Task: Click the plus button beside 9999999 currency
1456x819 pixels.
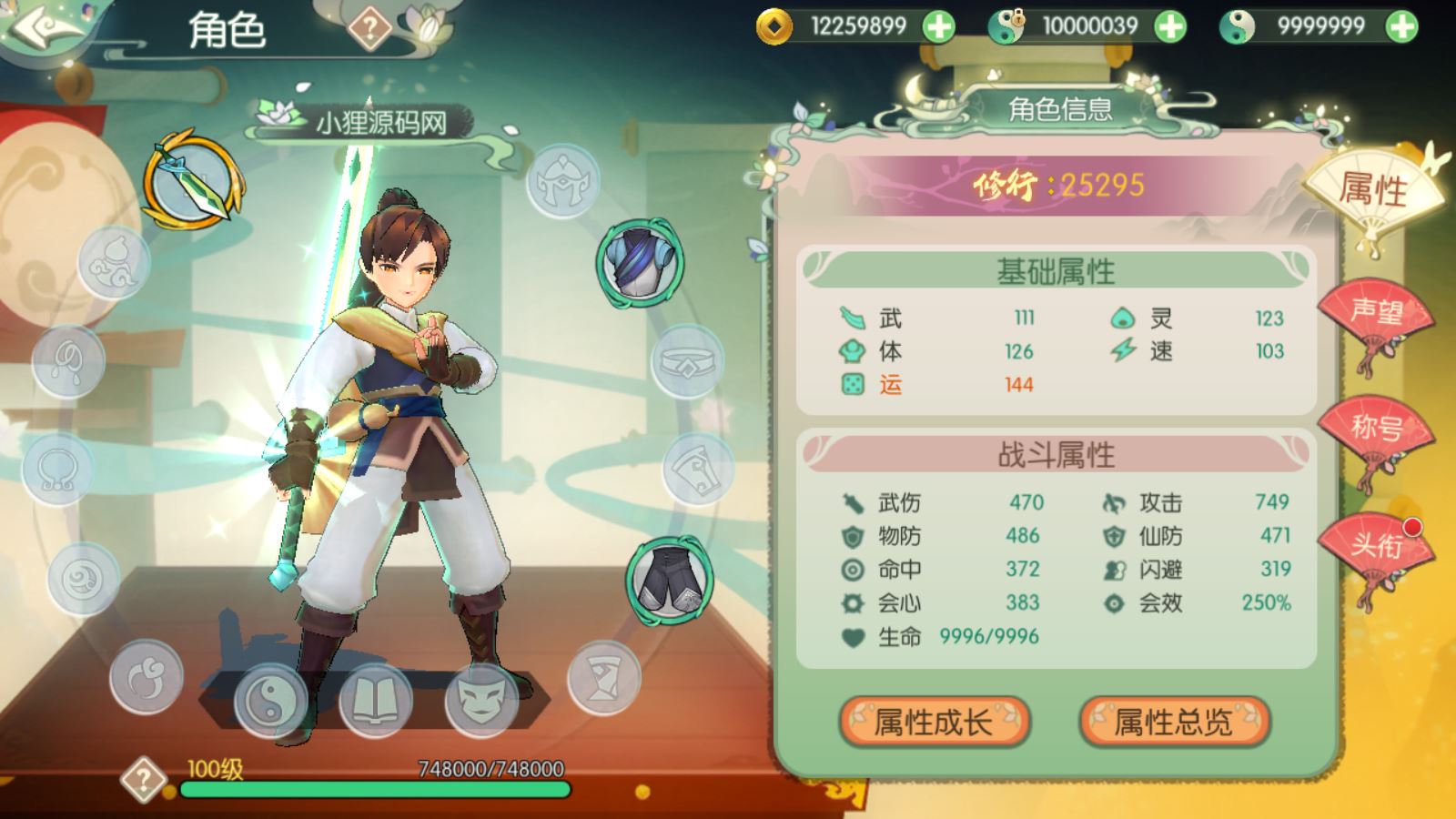Action: (1401, 26)
